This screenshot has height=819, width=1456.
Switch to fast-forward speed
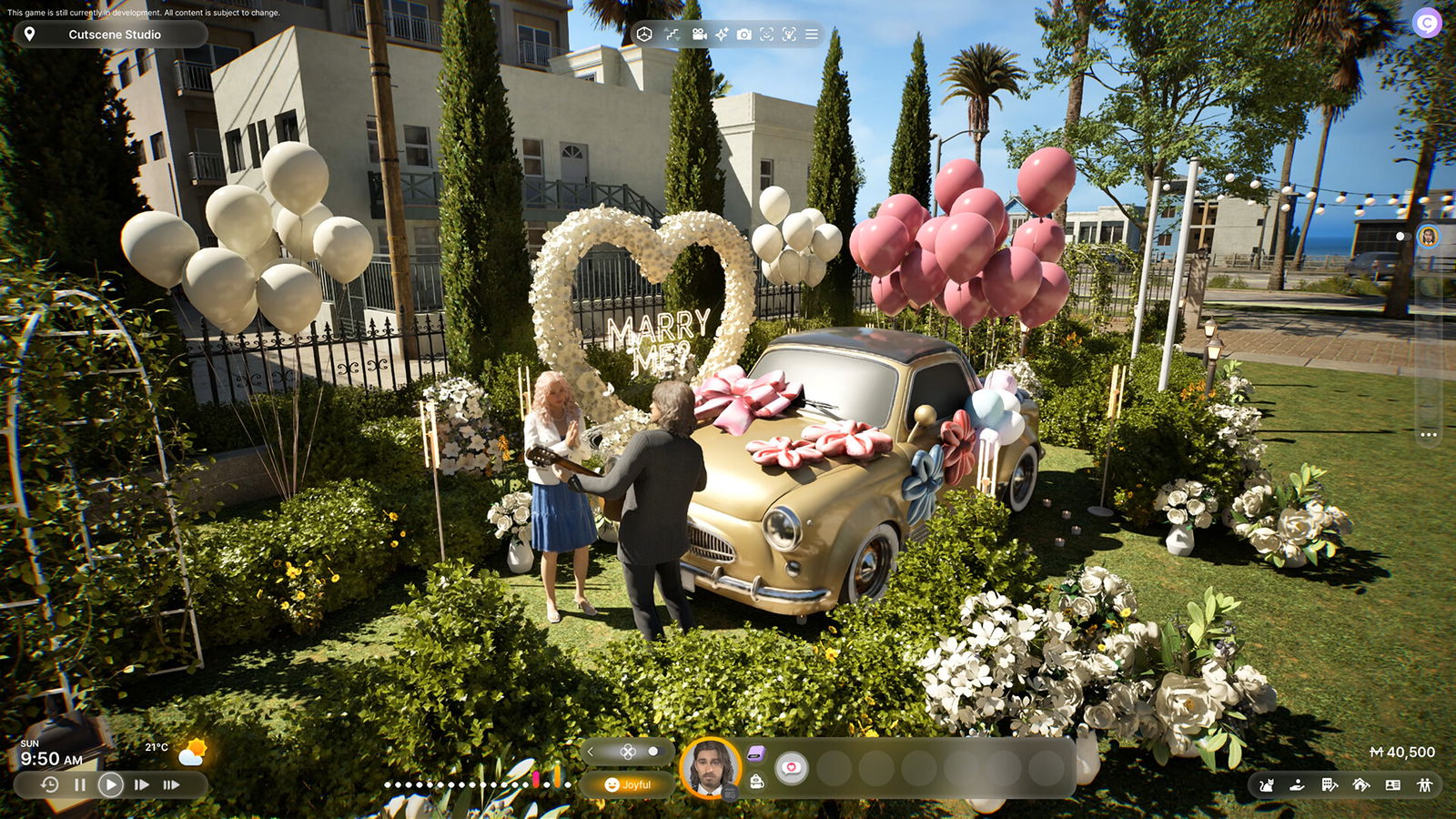coord(142,784)
